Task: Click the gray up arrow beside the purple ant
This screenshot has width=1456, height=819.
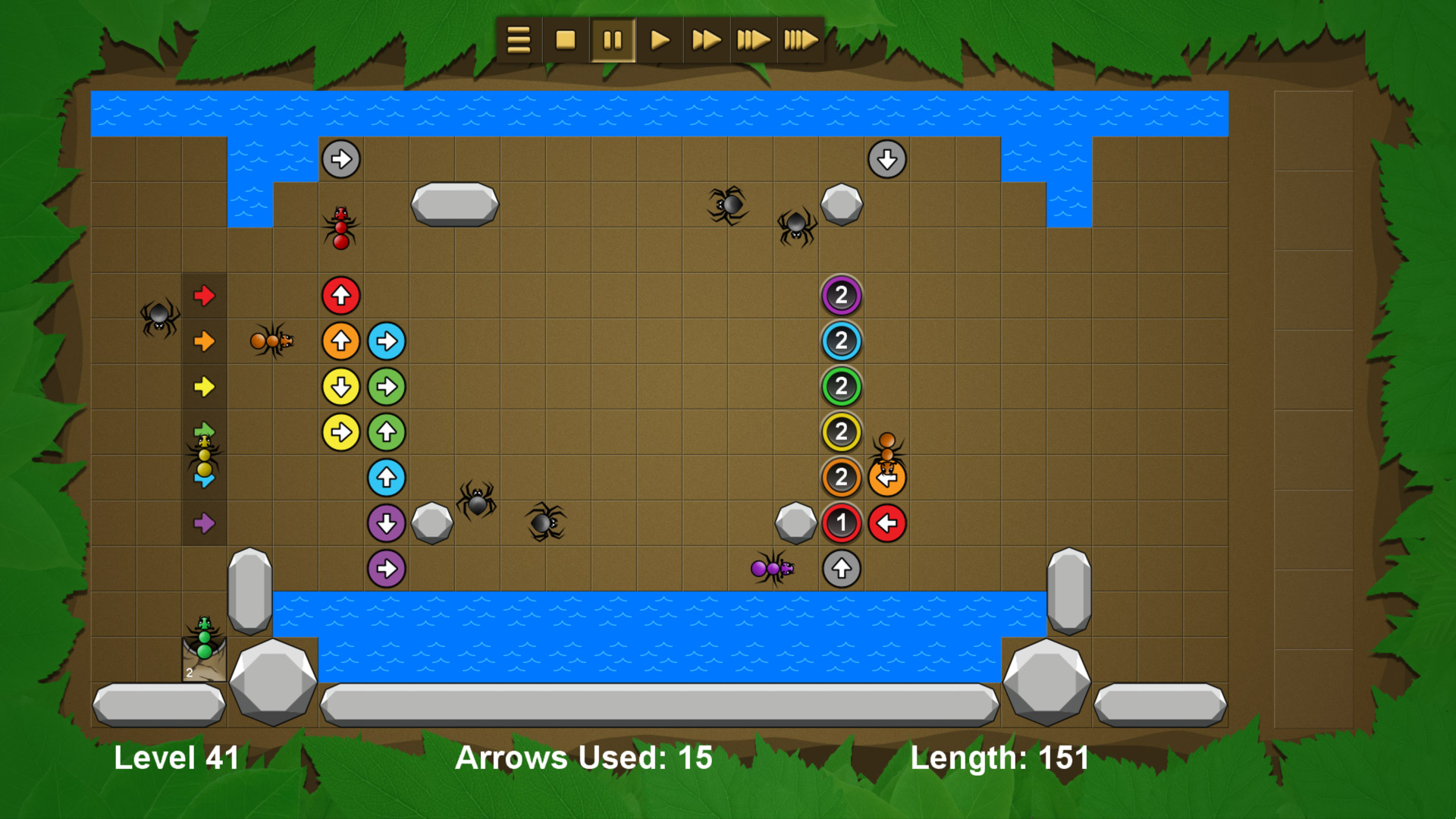Action: [840, 567]
